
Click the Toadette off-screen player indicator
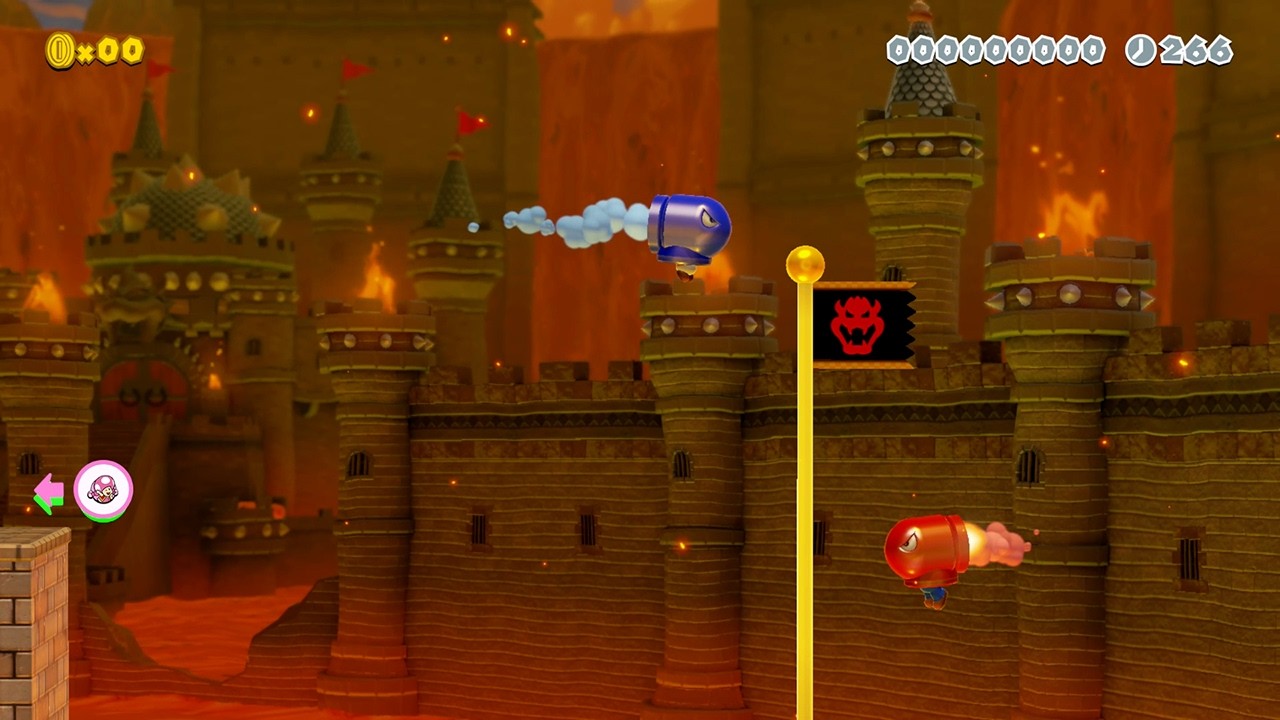point(103,490)
